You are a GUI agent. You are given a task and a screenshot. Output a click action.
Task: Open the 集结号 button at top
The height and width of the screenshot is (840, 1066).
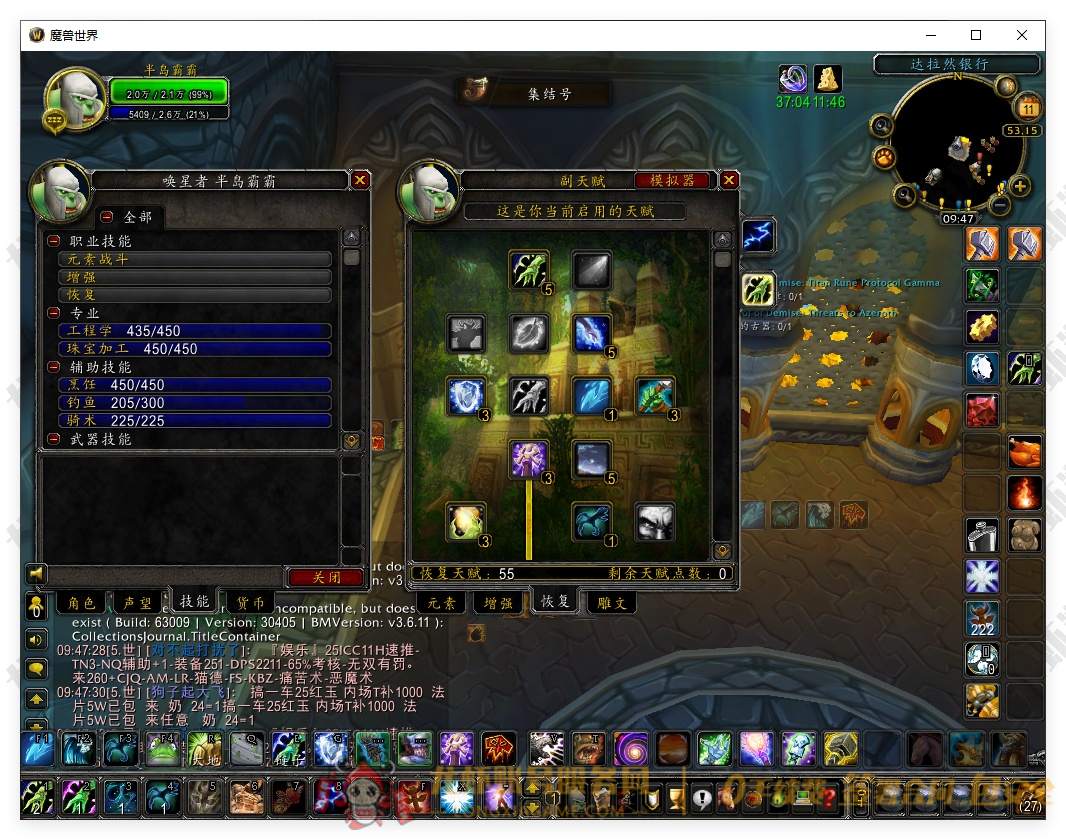click(536, 93)
